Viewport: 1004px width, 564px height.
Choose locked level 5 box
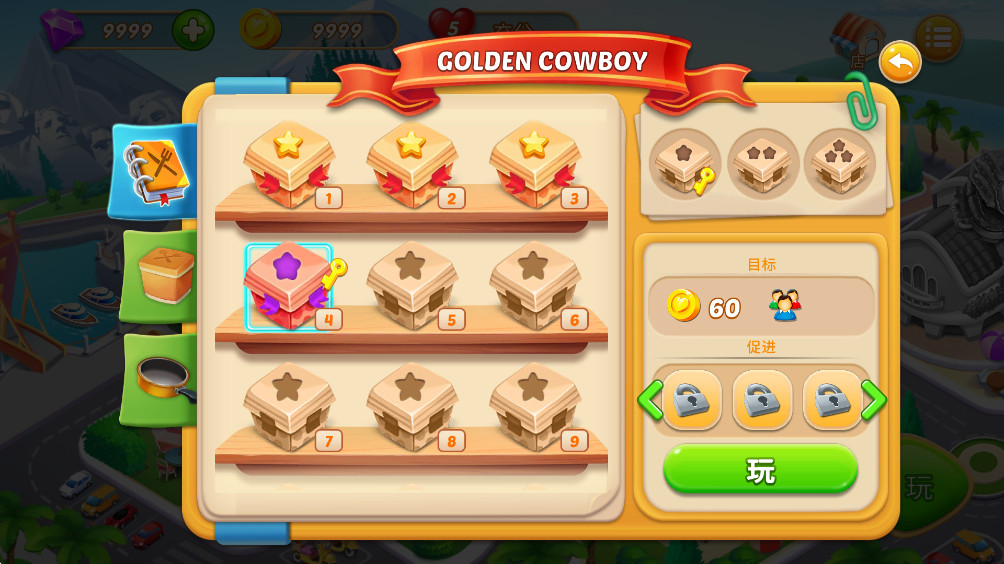click(x=411, y=287)
